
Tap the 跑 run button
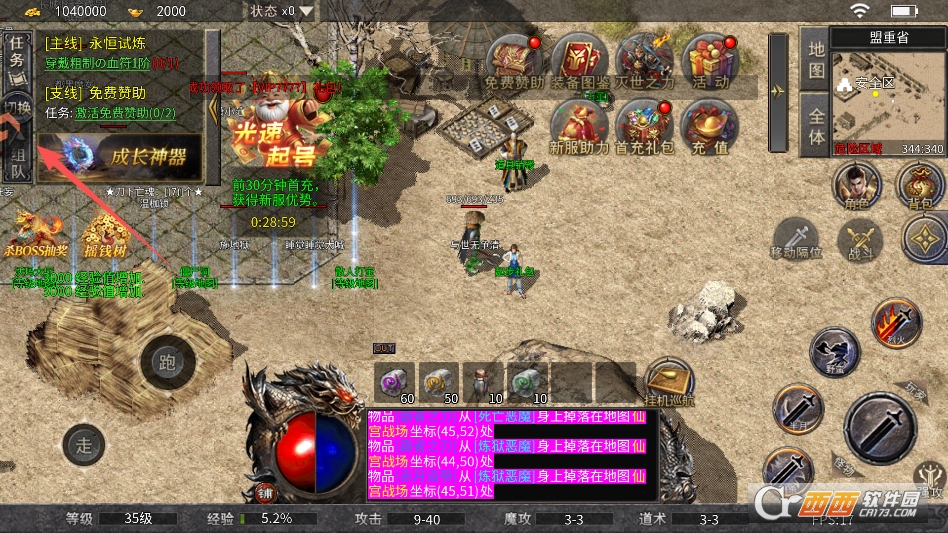click(x=167, y=362)
